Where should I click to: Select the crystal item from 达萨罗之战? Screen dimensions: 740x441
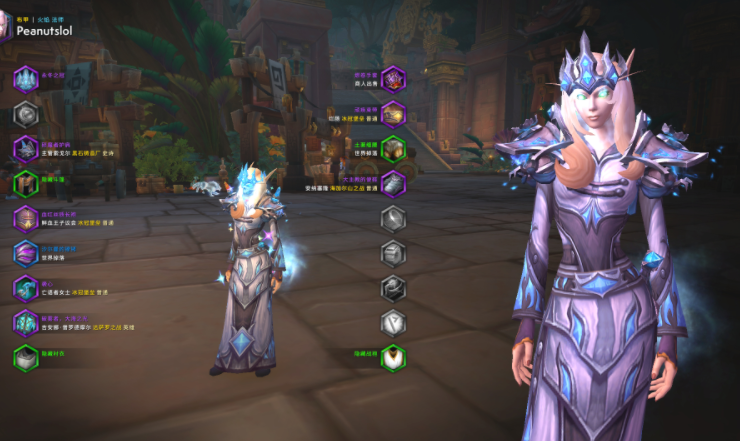click(x=26, y=322)
